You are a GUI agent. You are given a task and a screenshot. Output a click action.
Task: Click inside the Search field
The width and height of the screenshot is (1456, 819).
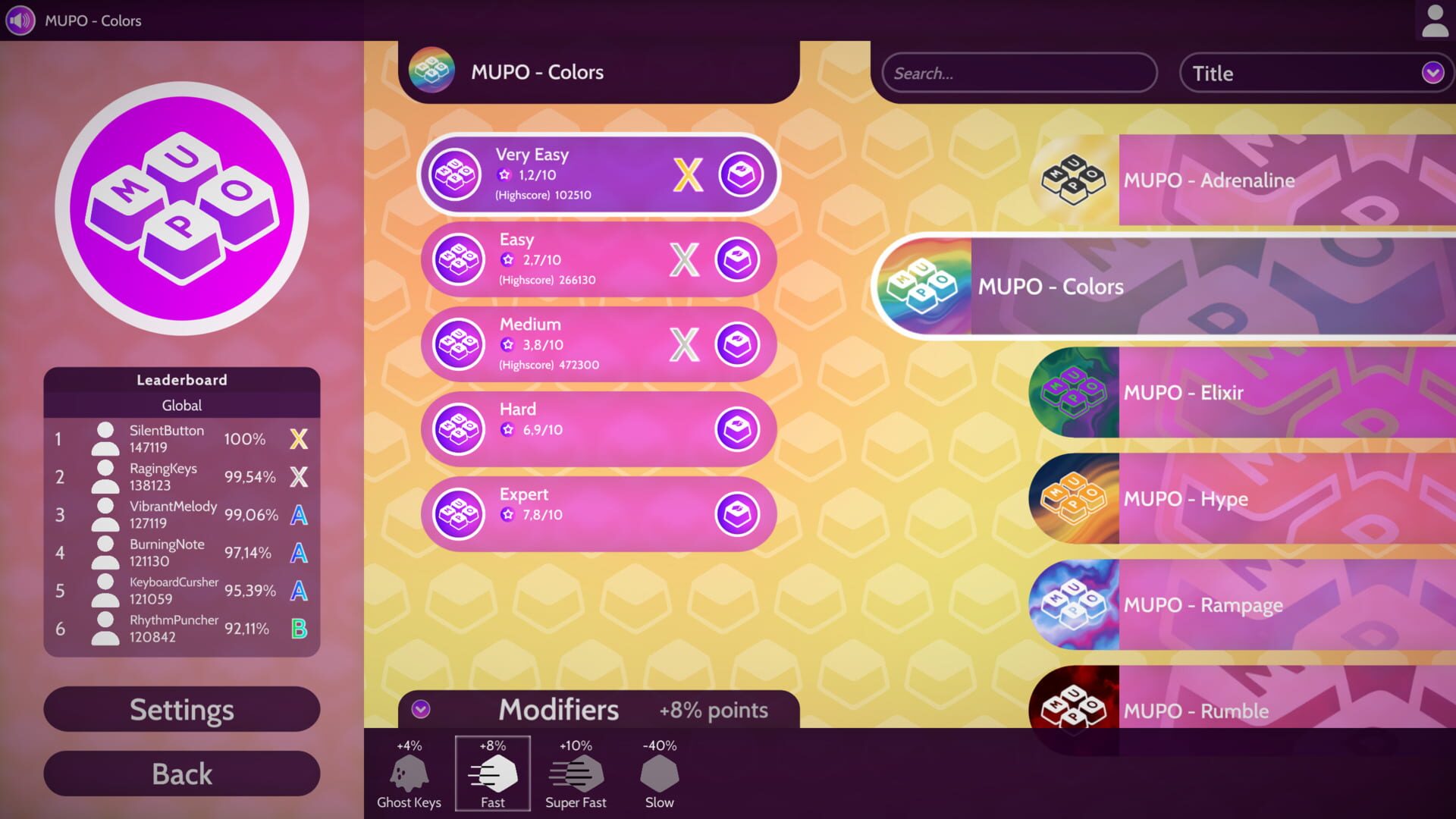pos(1018,73)
